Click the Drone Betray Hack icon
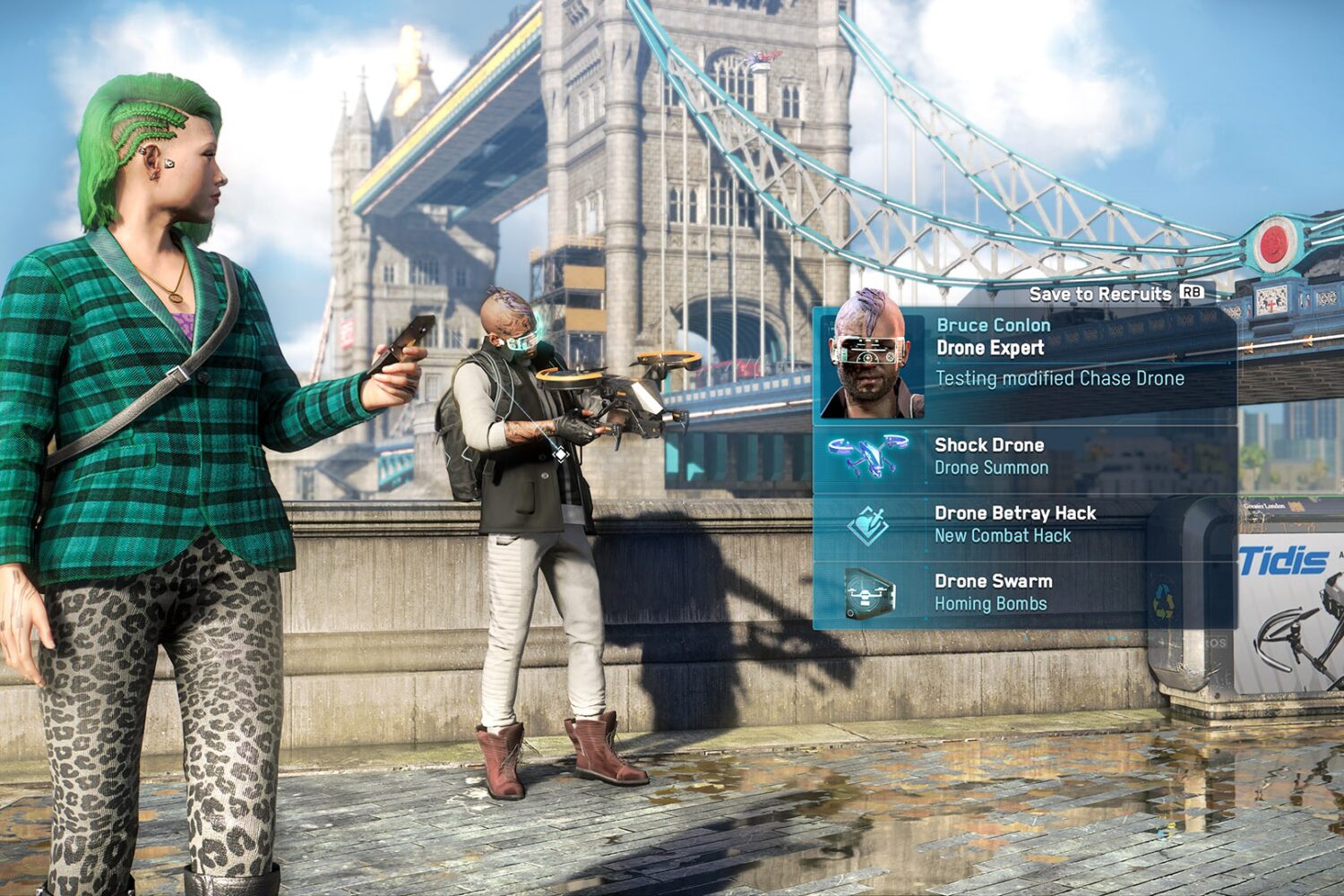This screenshot has height=896, width=1344. coord(868,524)
